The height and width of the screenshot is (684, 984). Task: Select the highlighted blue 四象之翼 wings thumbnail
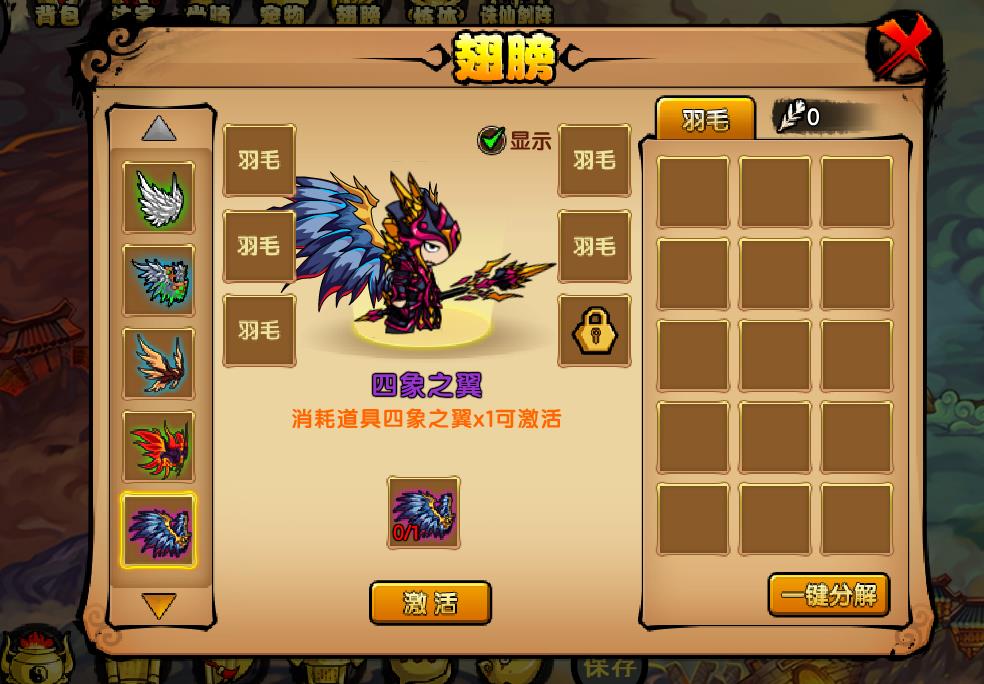click(159, 530)
